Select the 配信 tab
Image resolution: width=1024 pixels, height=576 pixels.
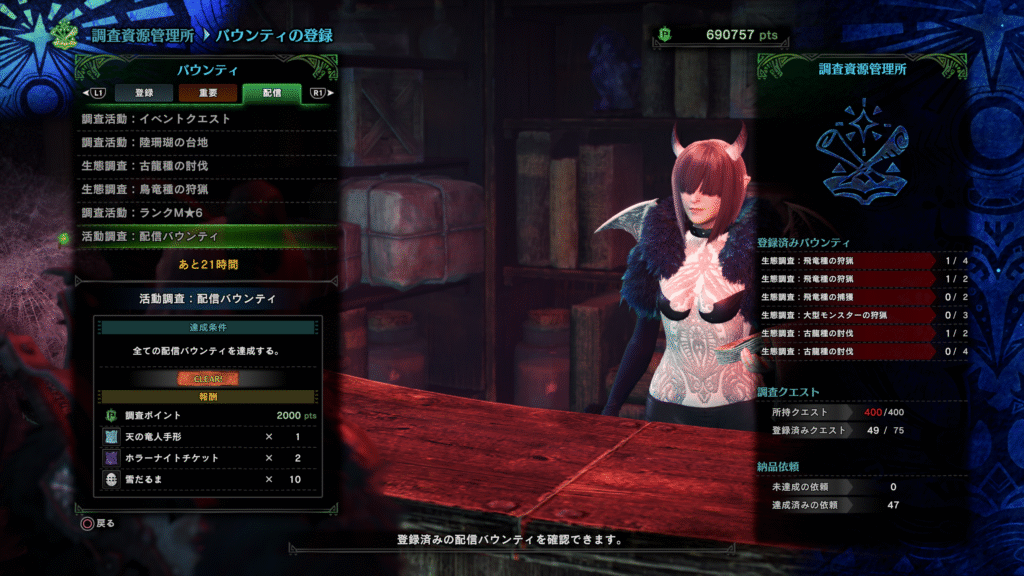(x=271, y=93)
